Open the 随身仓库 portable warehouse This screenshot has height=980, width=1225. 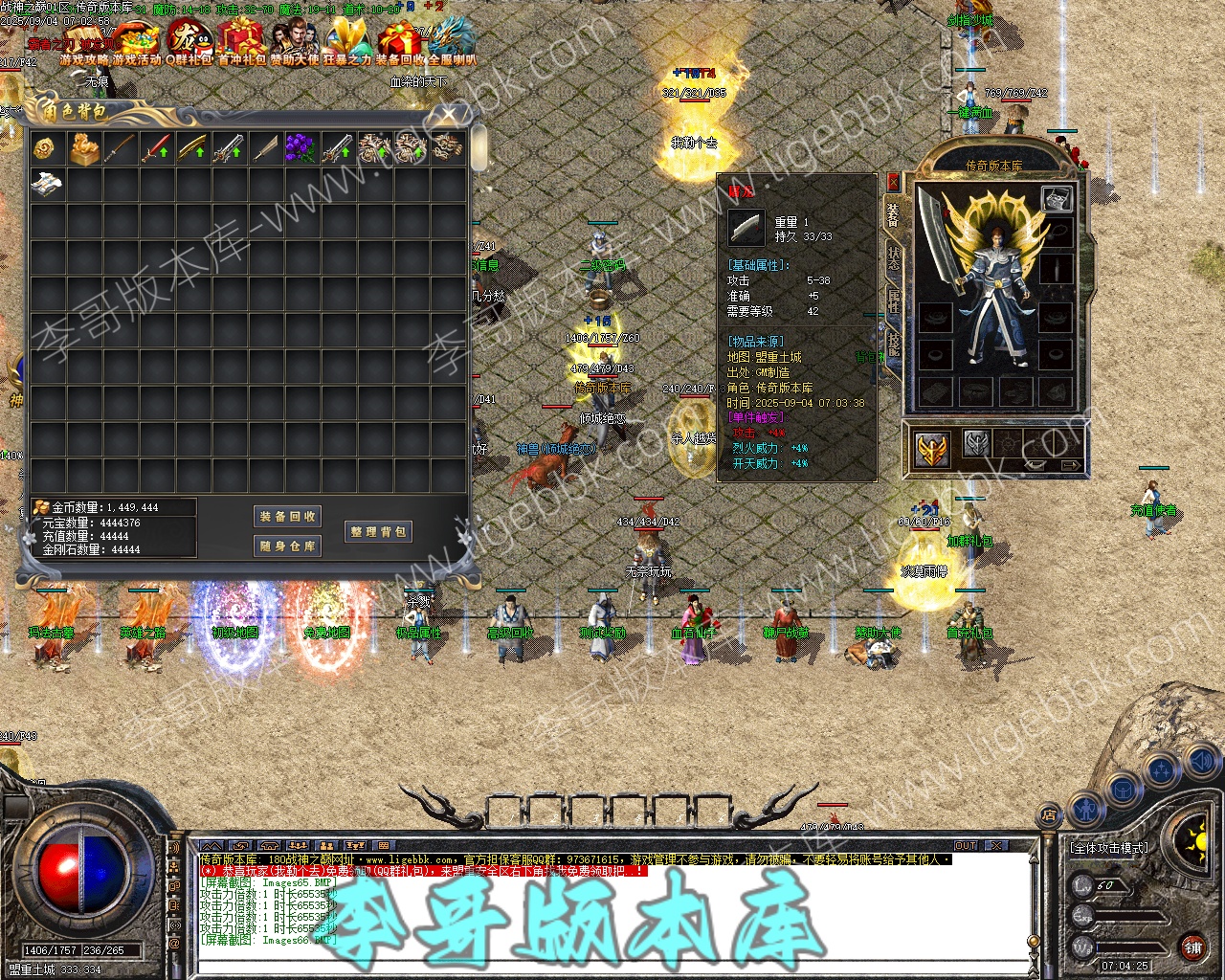coord(288,546)
